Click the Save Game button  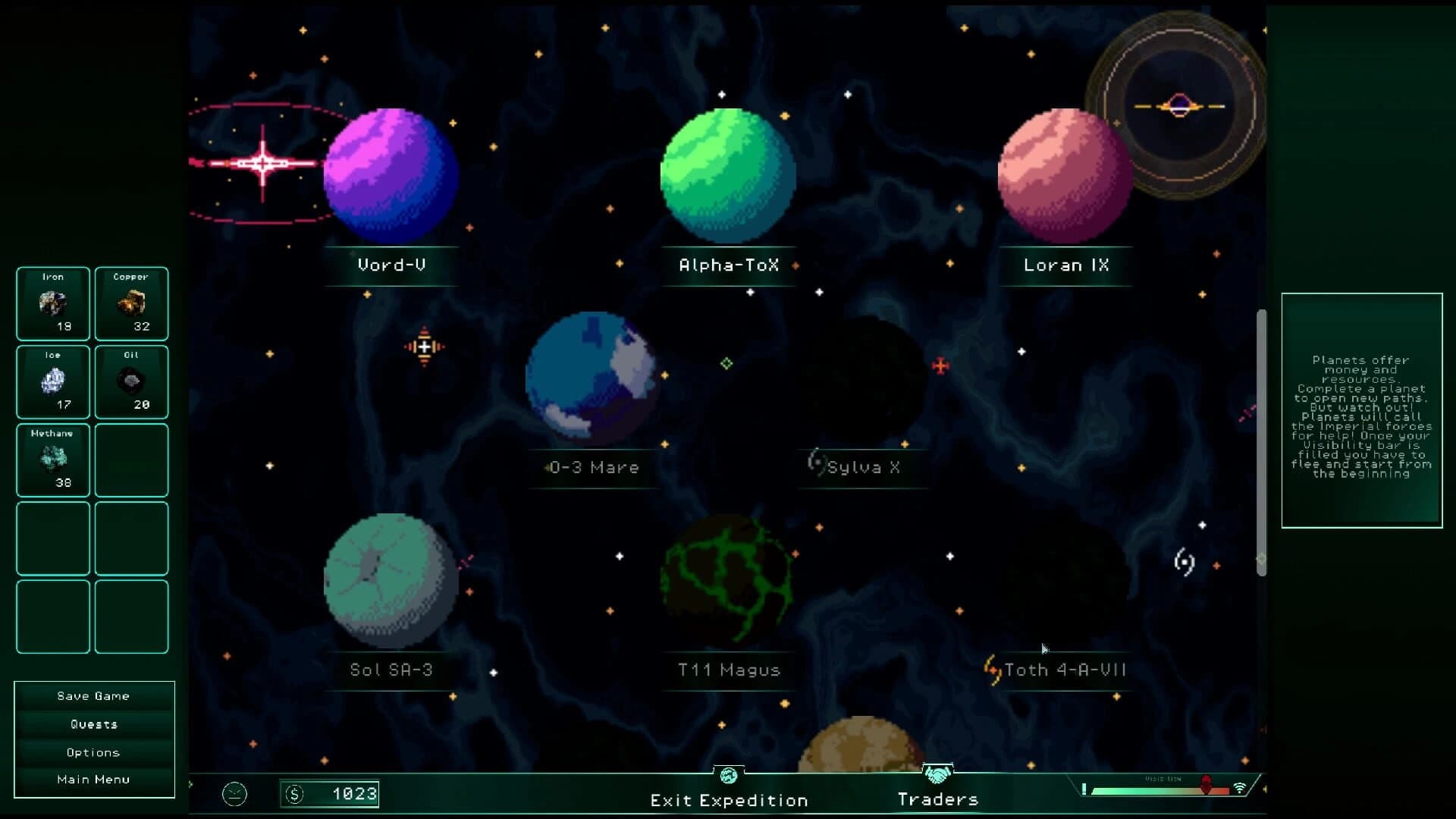(x=93, y=695)
